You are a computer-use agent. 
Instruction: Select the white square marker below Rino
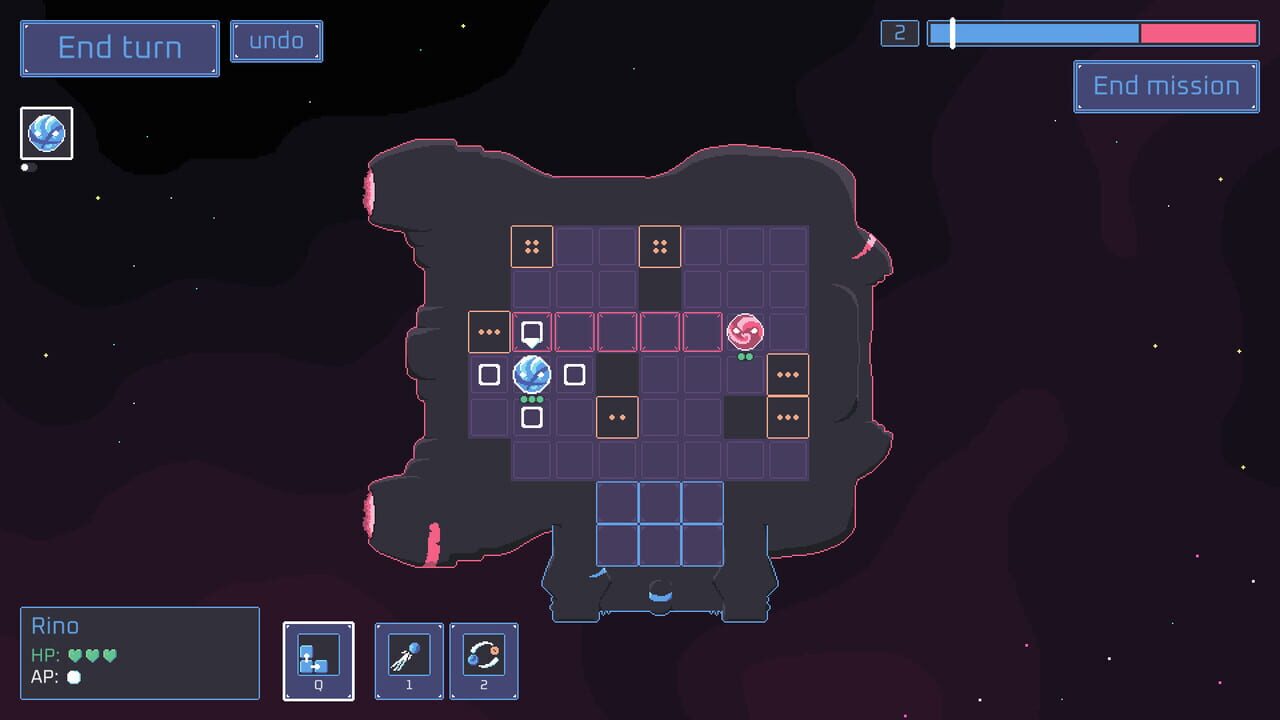(x=531, y=416)
